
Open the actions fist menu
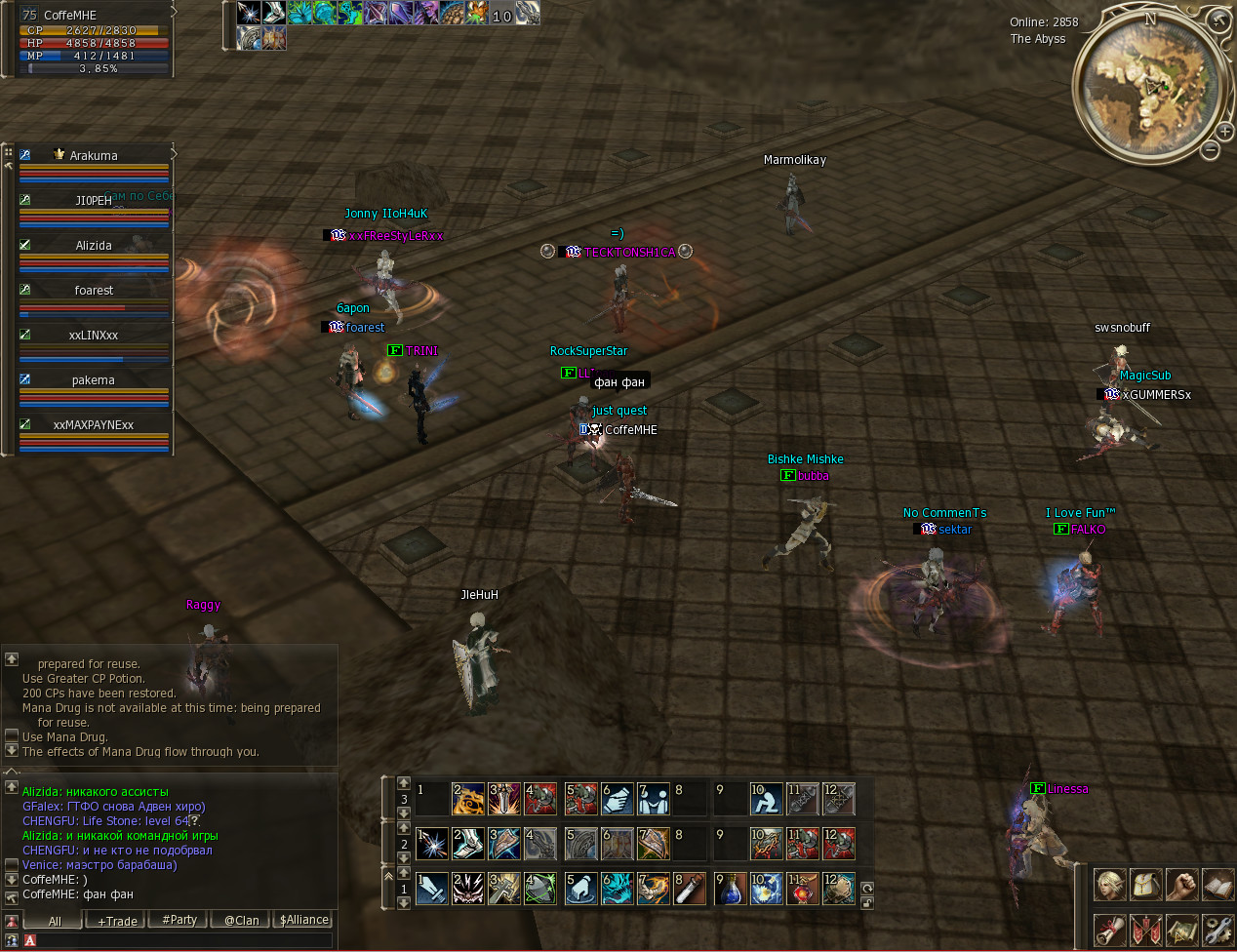click(1181, 885)
